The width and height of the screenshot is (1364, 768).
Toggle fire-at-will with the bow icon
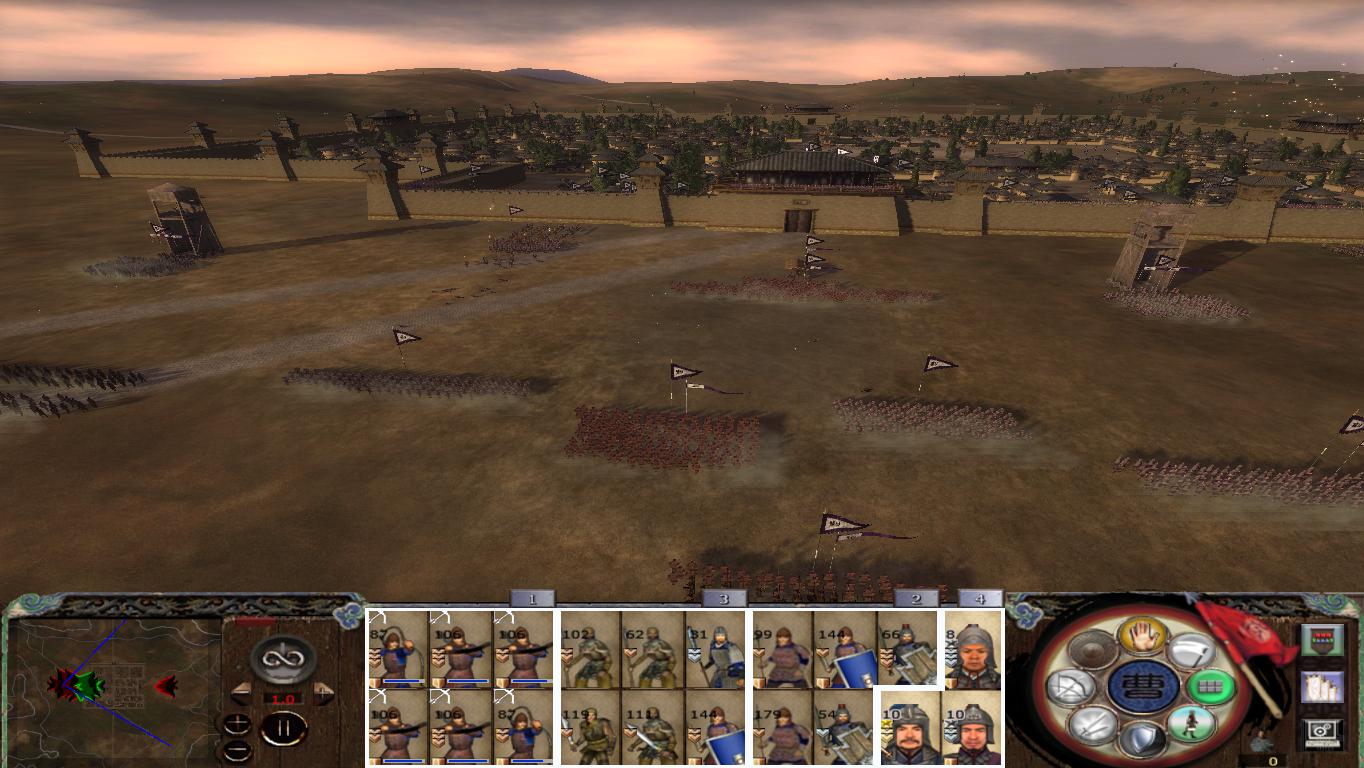click(x=1071, y=686)
